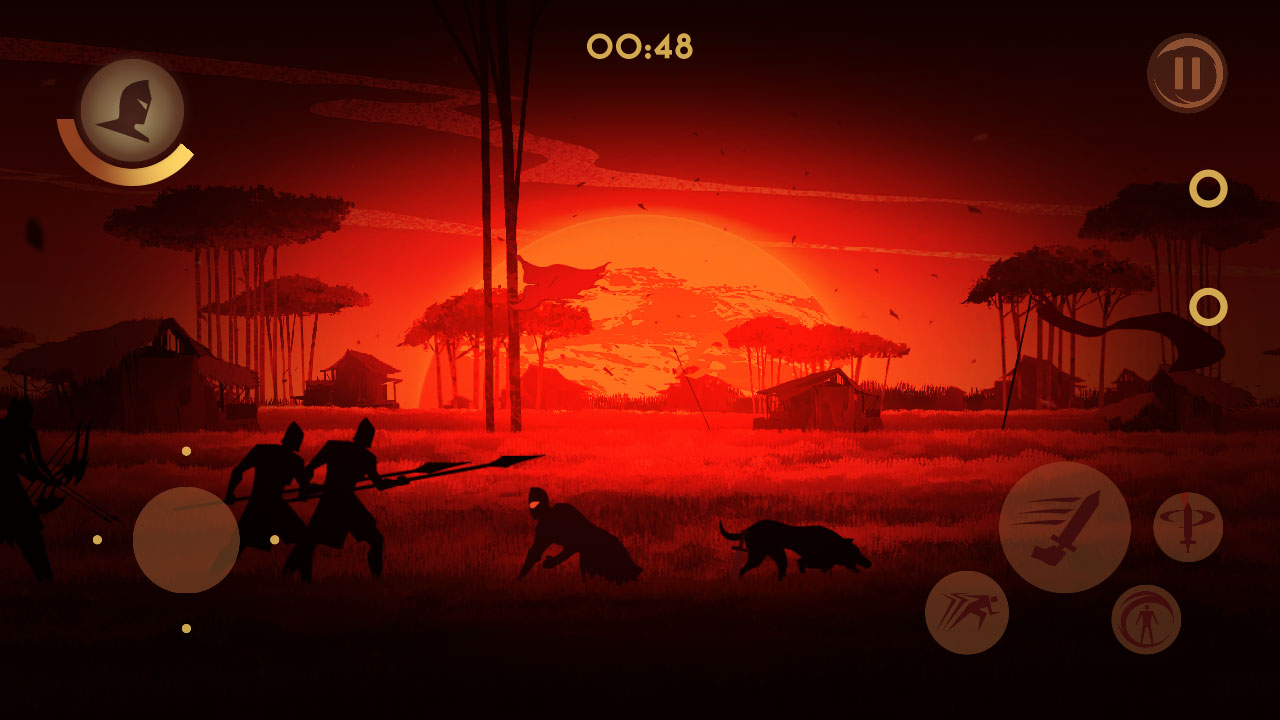Tap the virtual joystick pad

click(x=186, y=540)
